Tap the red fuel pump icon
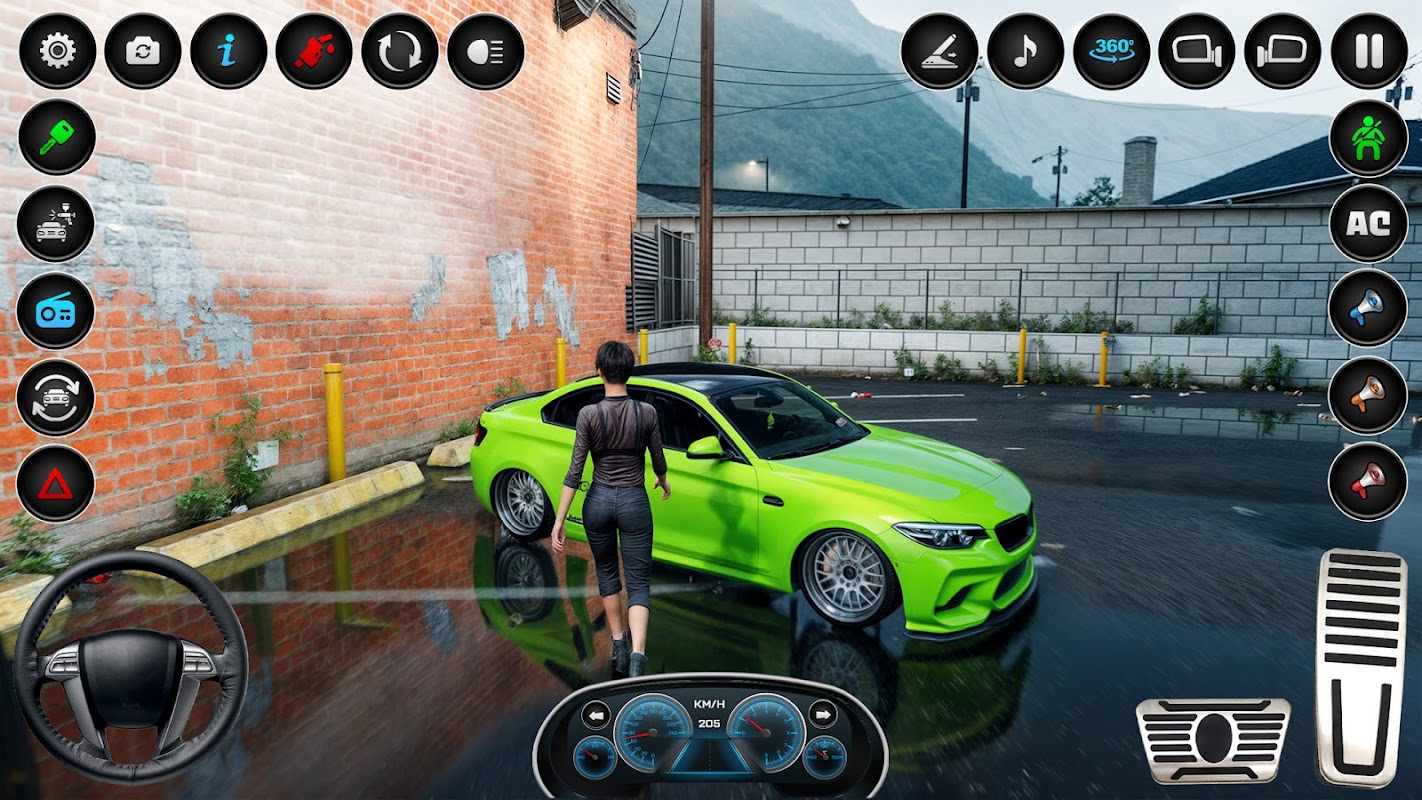The image size is (1422, 800). [314, 51]
